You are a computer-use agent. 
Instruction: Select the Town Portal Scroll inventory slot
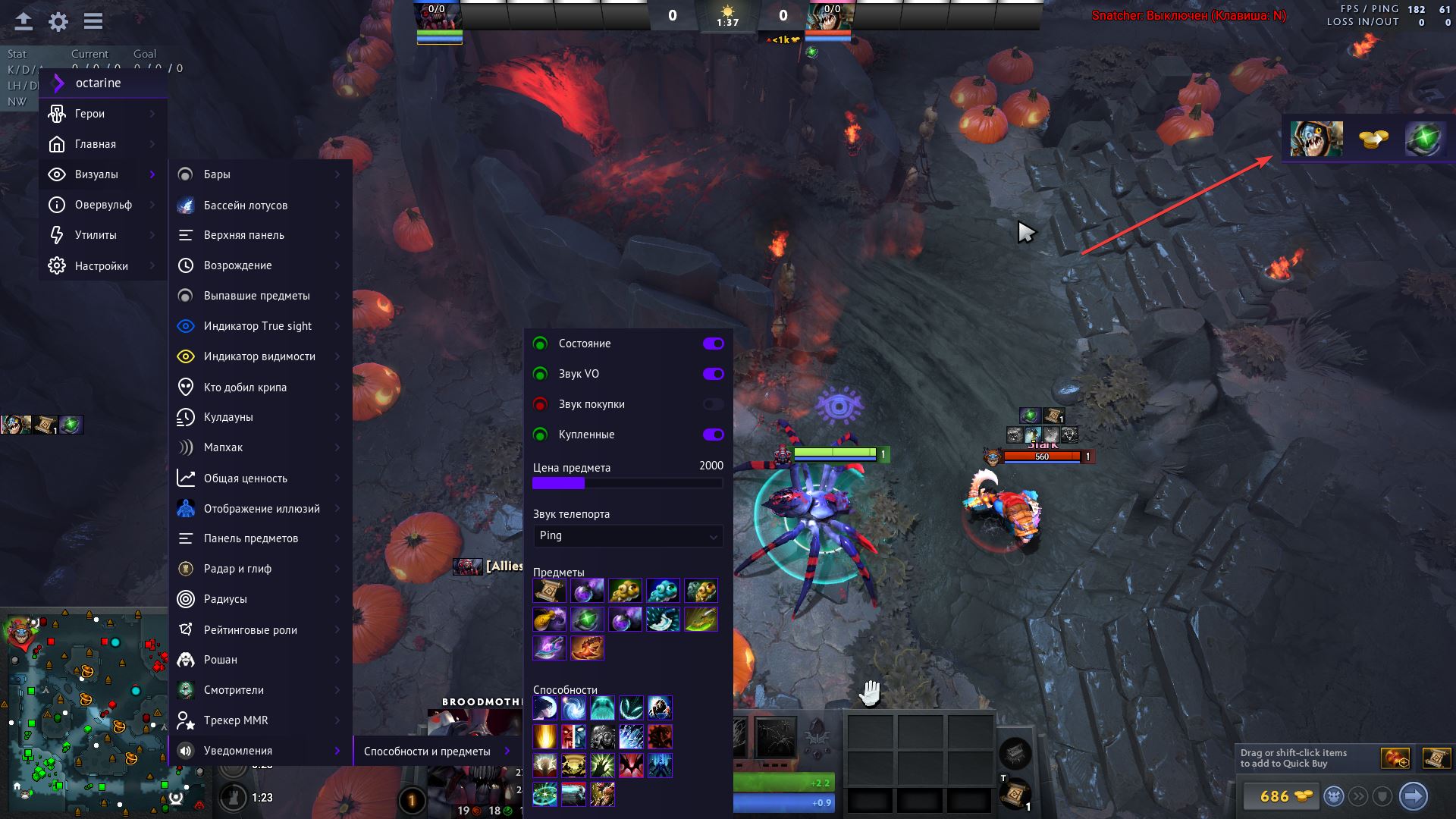tap(1015, 794)
